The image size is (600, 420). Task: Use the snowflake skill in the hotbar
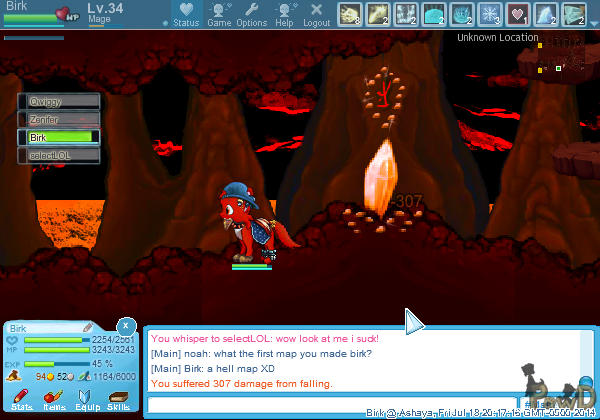coord(490,14)
